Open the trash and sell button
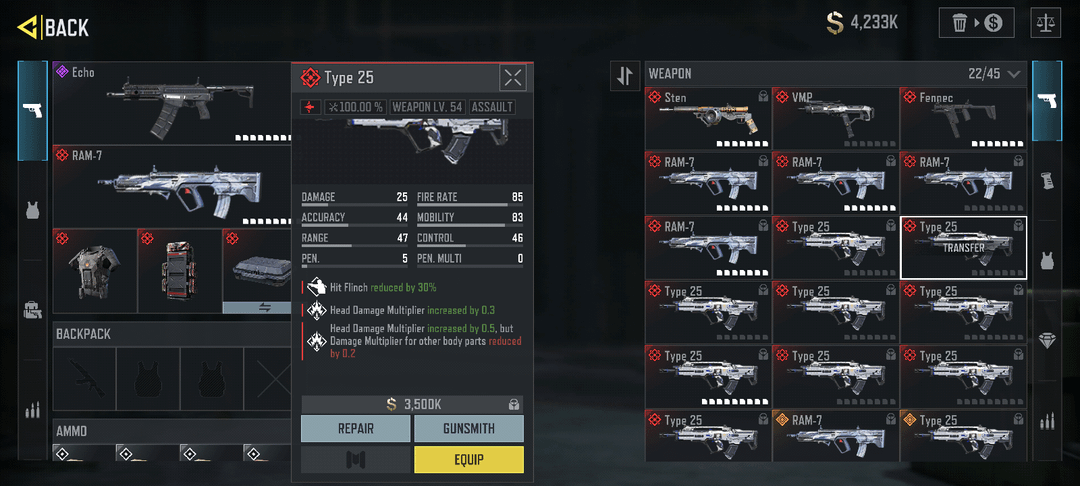This screenshot has height=486, width=1080. pyautogui.click(x=976, y=23)
